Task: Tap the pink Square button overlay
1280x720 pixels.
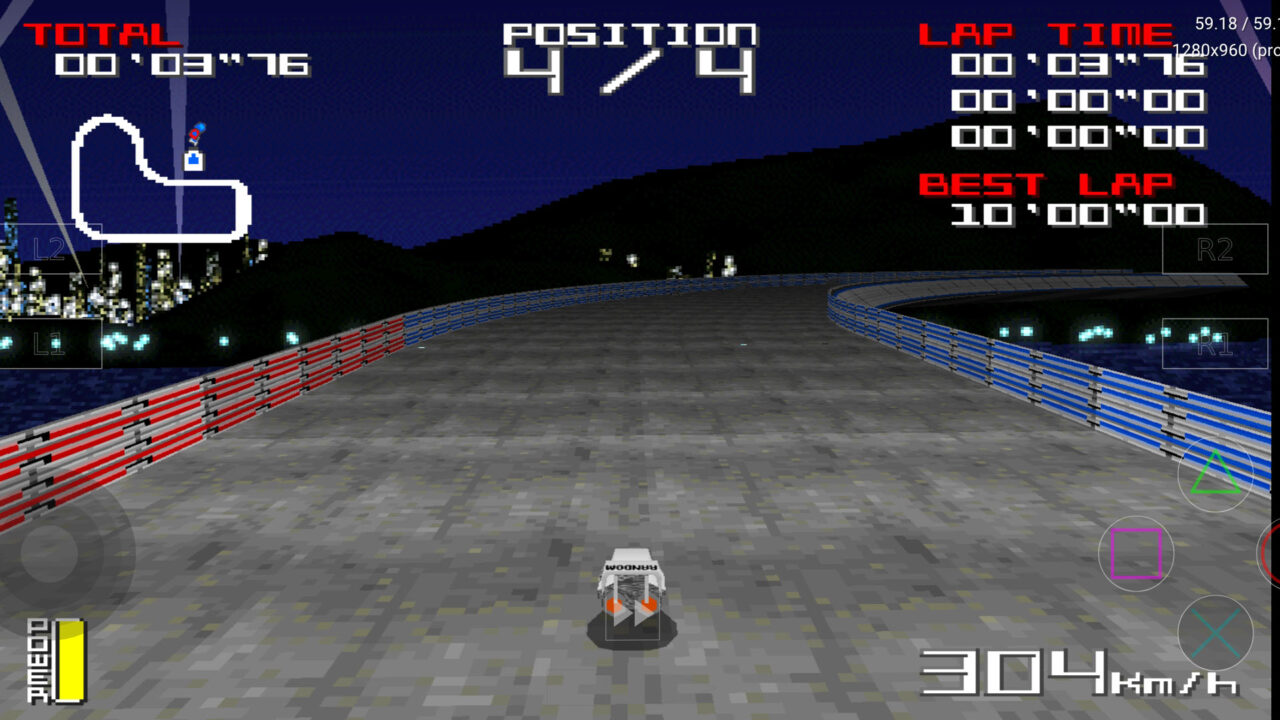Action: coord(1135,552)
